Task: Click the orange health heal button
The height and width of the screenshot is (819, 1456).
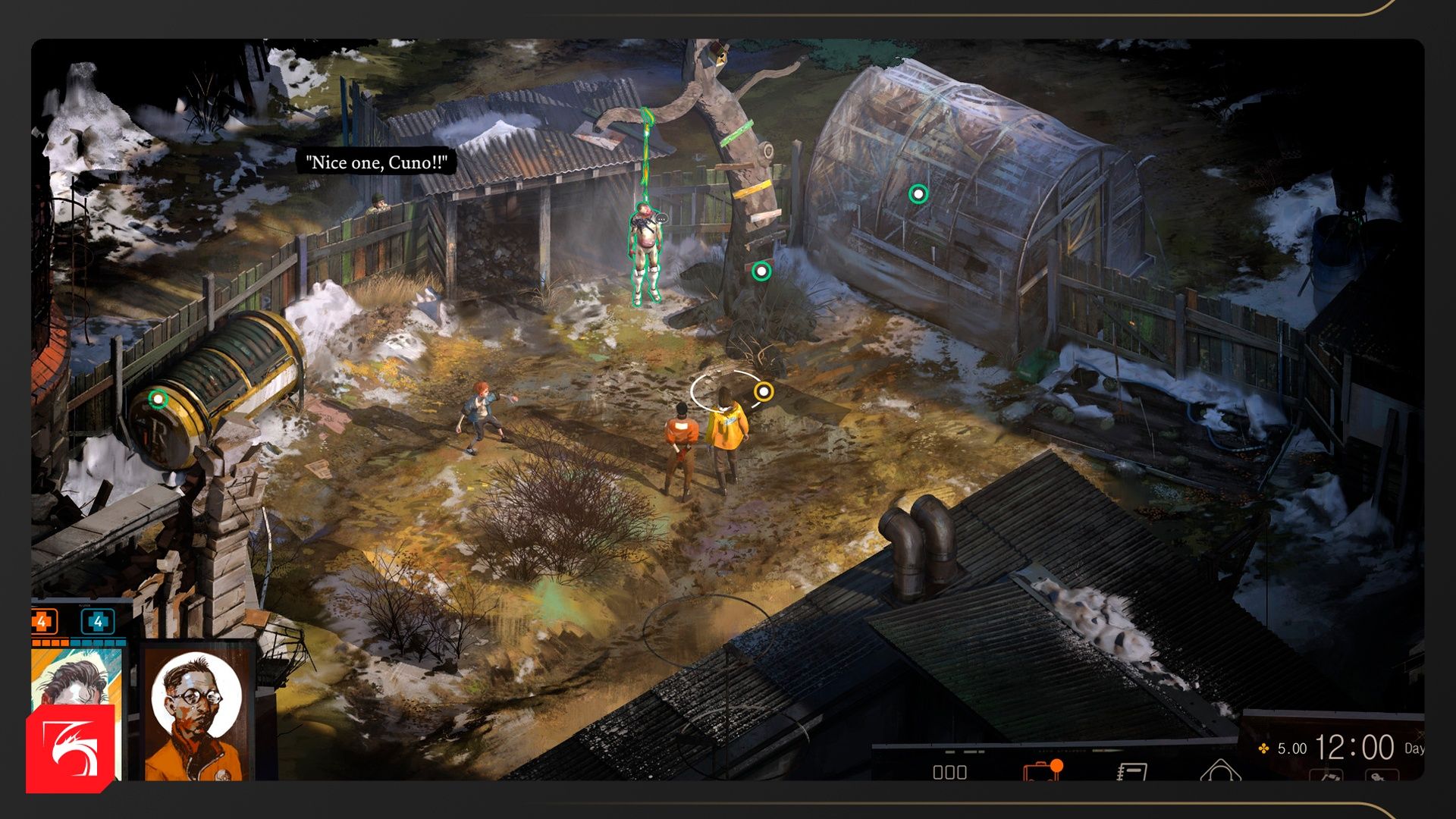Action: 42,623
